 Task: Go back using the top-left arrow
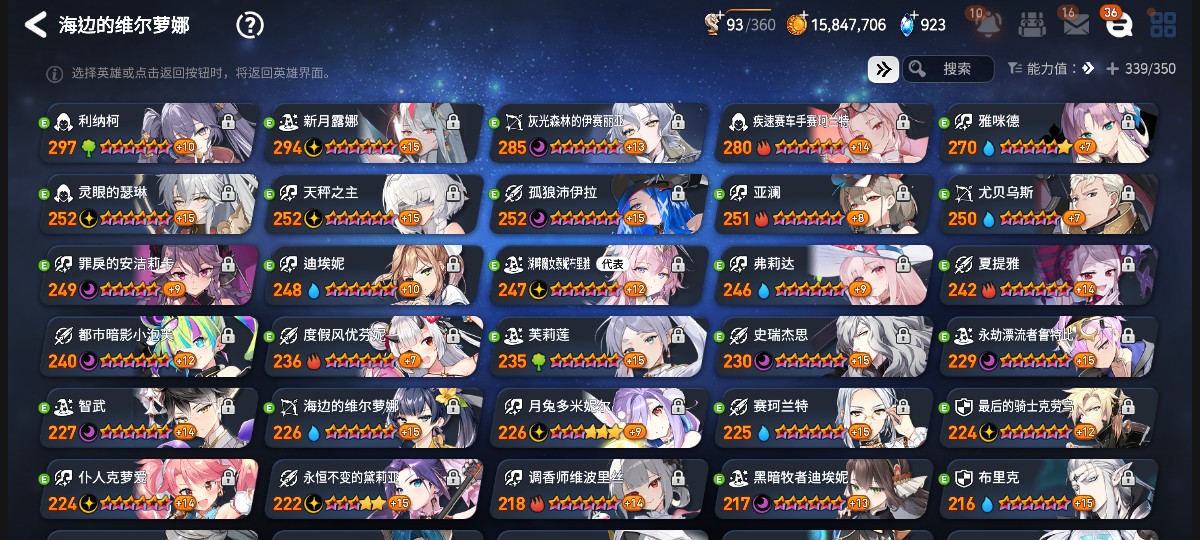tap(36, 25)
